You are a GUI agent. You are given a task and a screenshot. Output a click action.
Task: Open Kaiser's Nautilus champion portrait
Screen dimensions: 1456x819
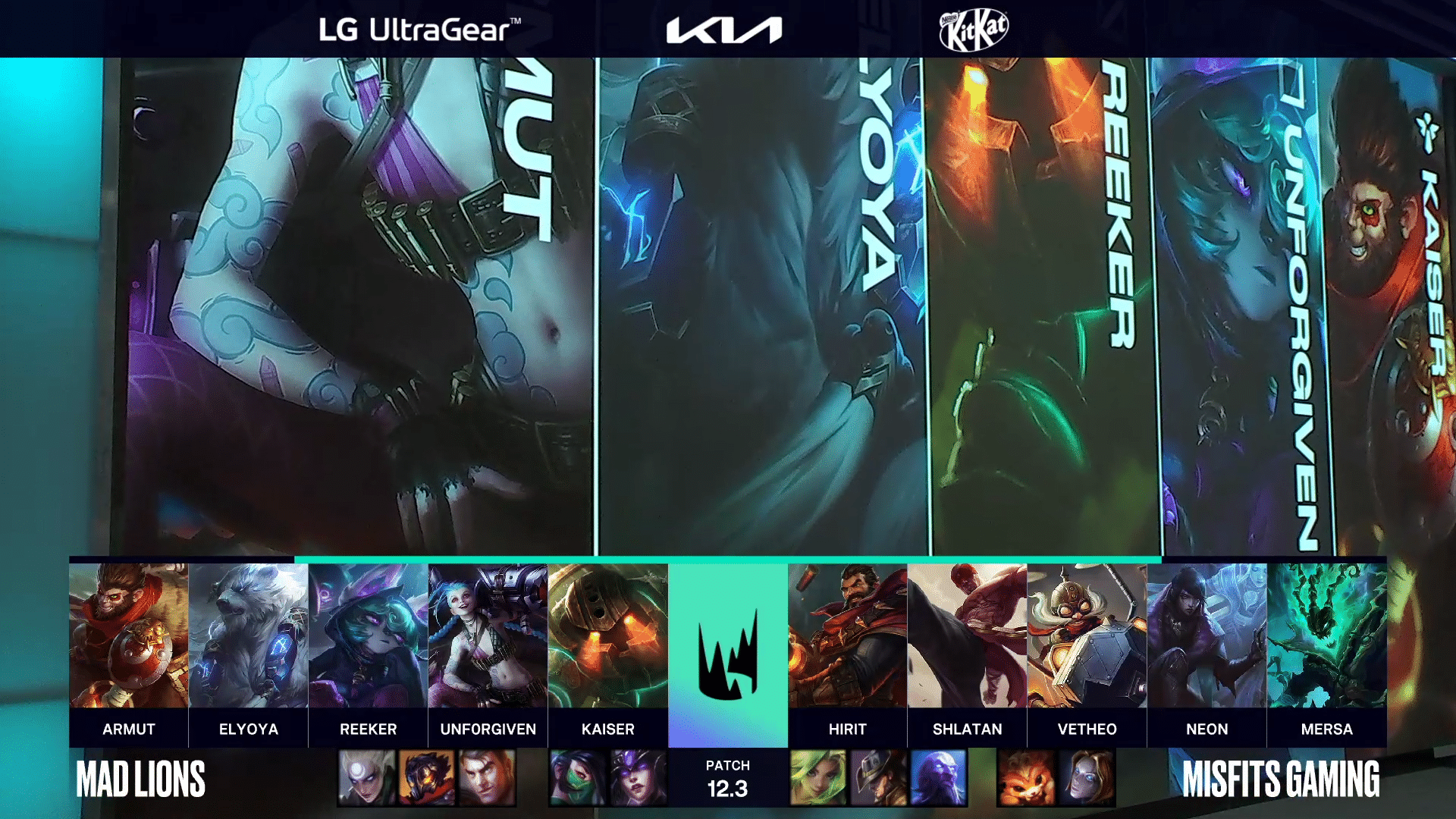608,635
